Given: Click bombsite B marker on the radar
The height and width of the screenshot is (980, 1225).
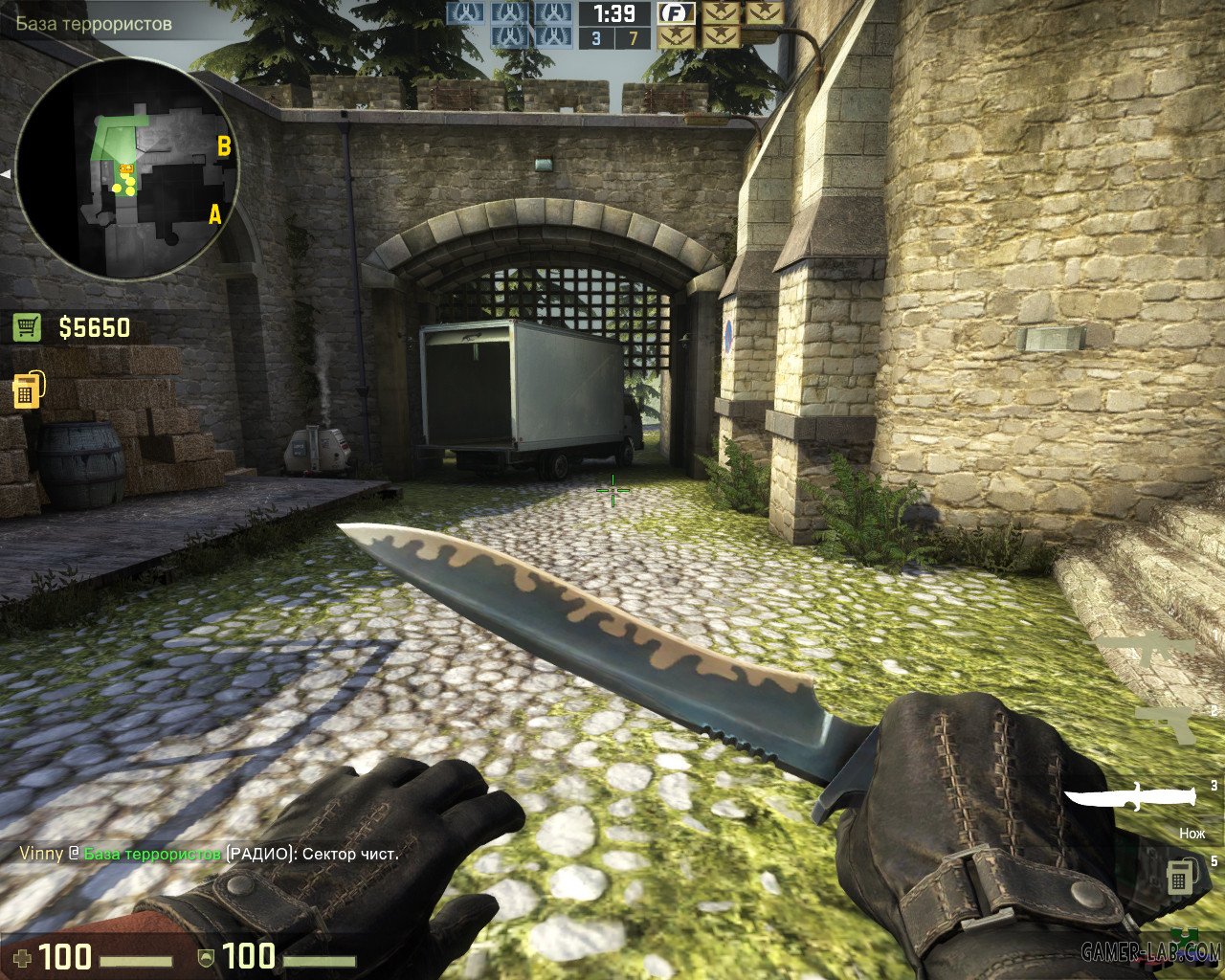Looking at the screenshot, I should click(223, 146).
